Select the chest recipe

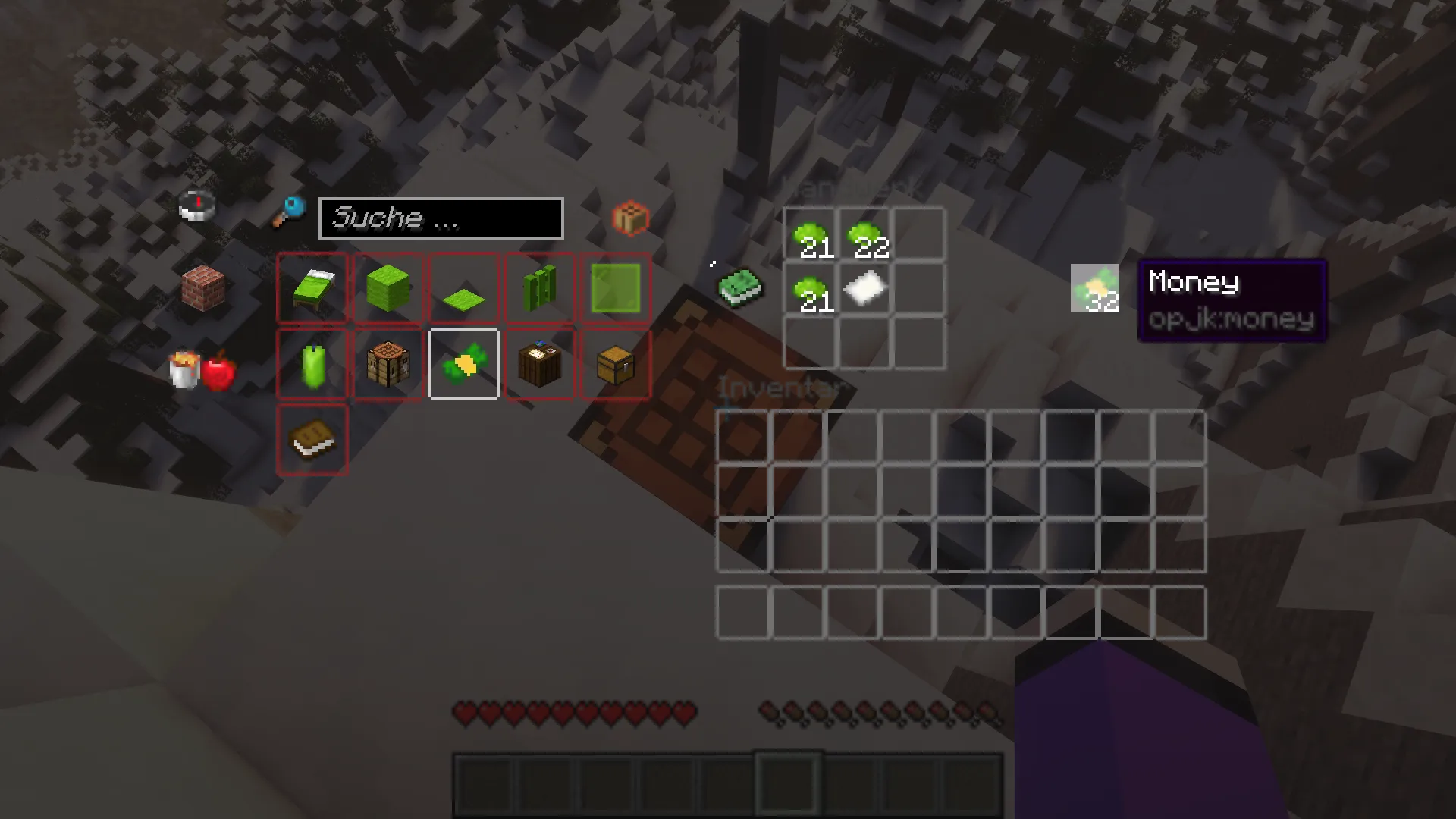615,364
